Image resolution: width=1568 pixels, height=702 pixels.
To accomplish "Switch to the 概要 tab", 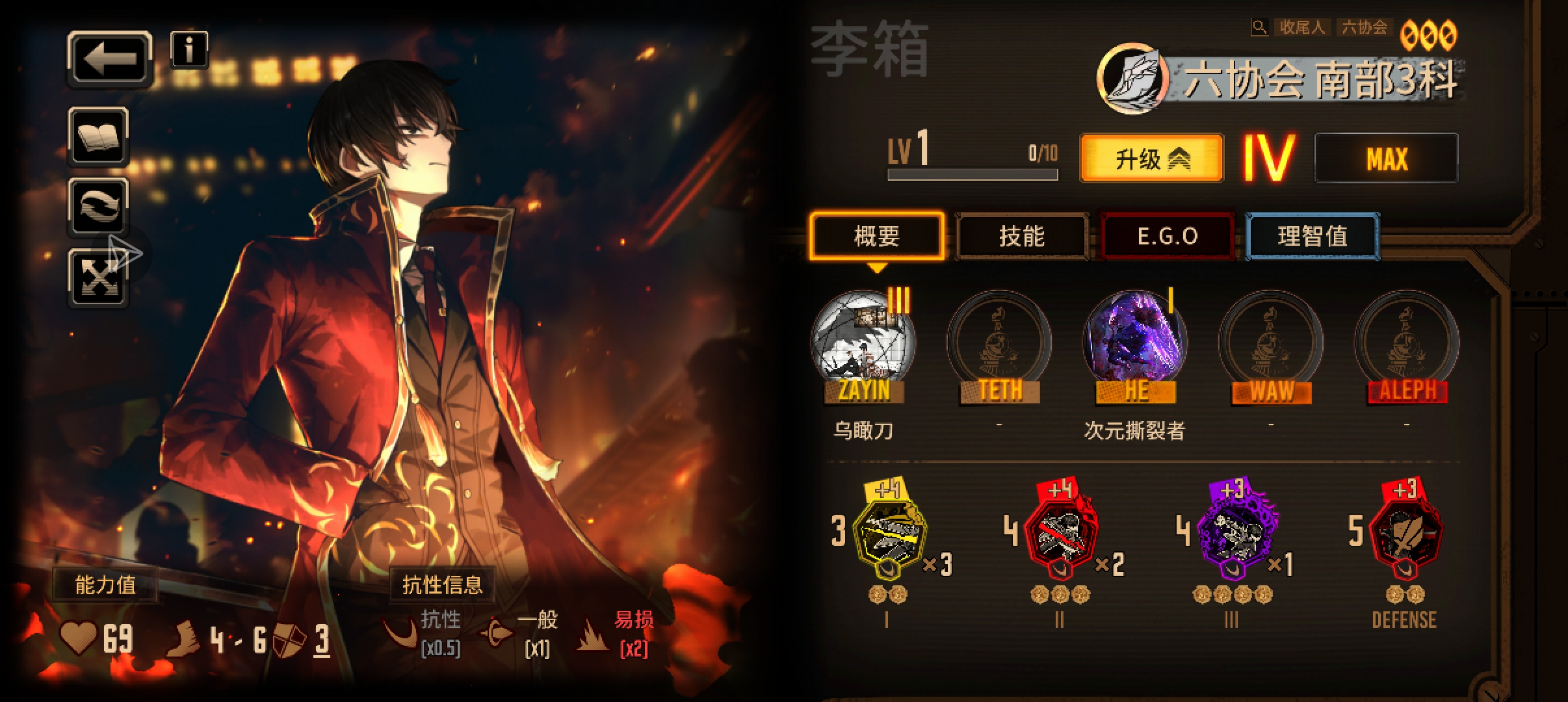I will pos(876,236).
